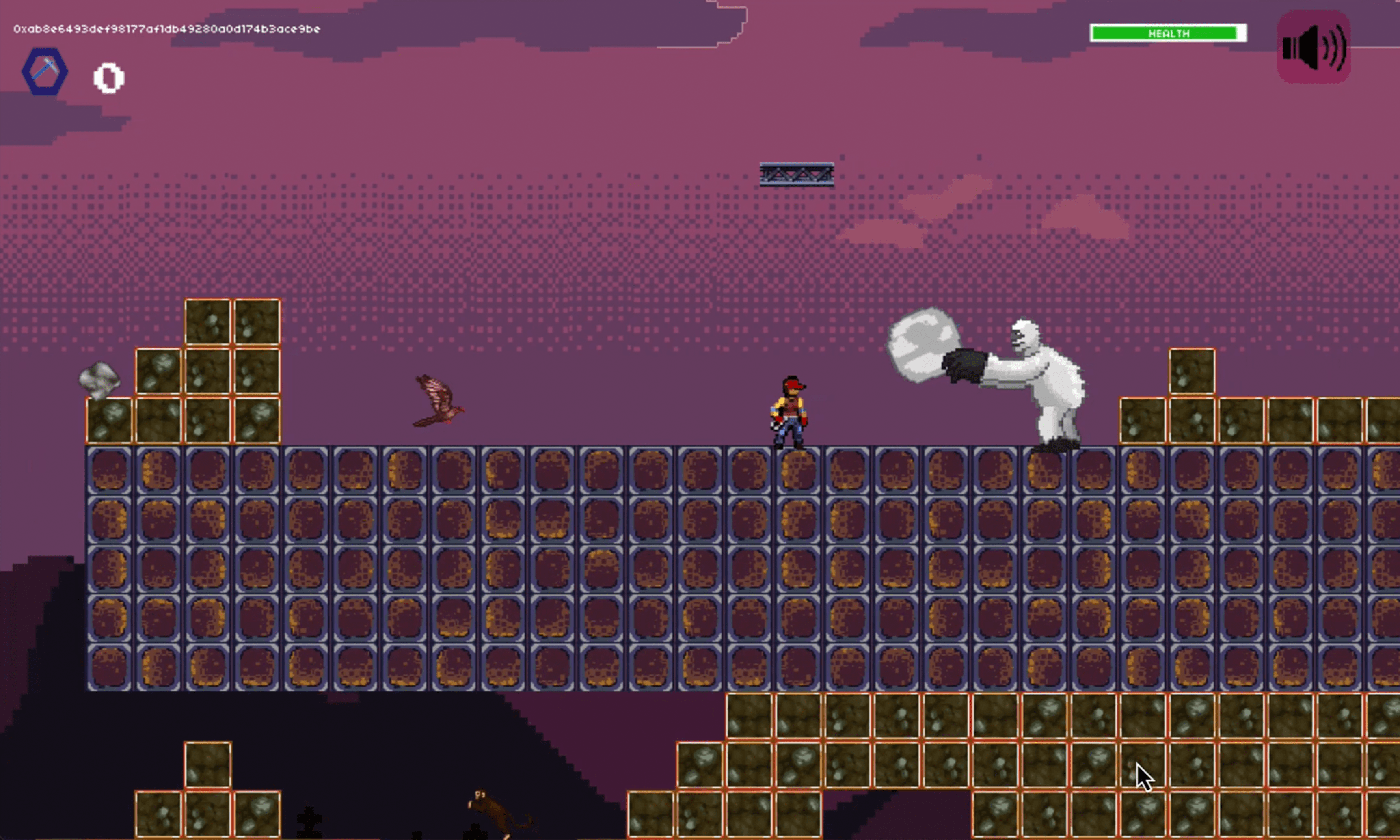Select the hexagon pickaxe icon
Image resolution: width=1400 pixels, height=840 pixels.
pos(45,71)
